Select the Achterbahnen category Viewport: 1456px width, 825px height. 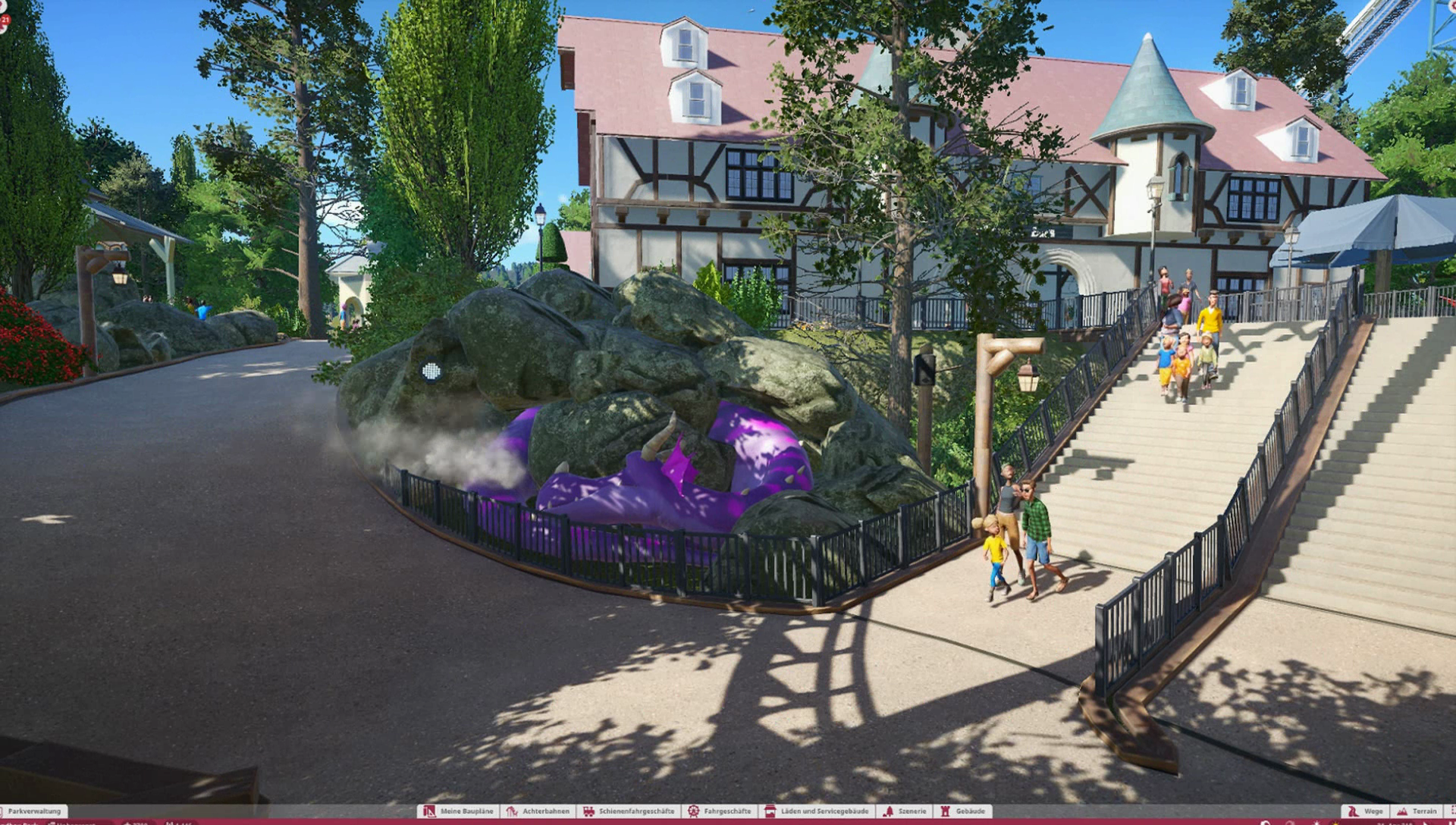pyautogui.click(x=538, y=811)
